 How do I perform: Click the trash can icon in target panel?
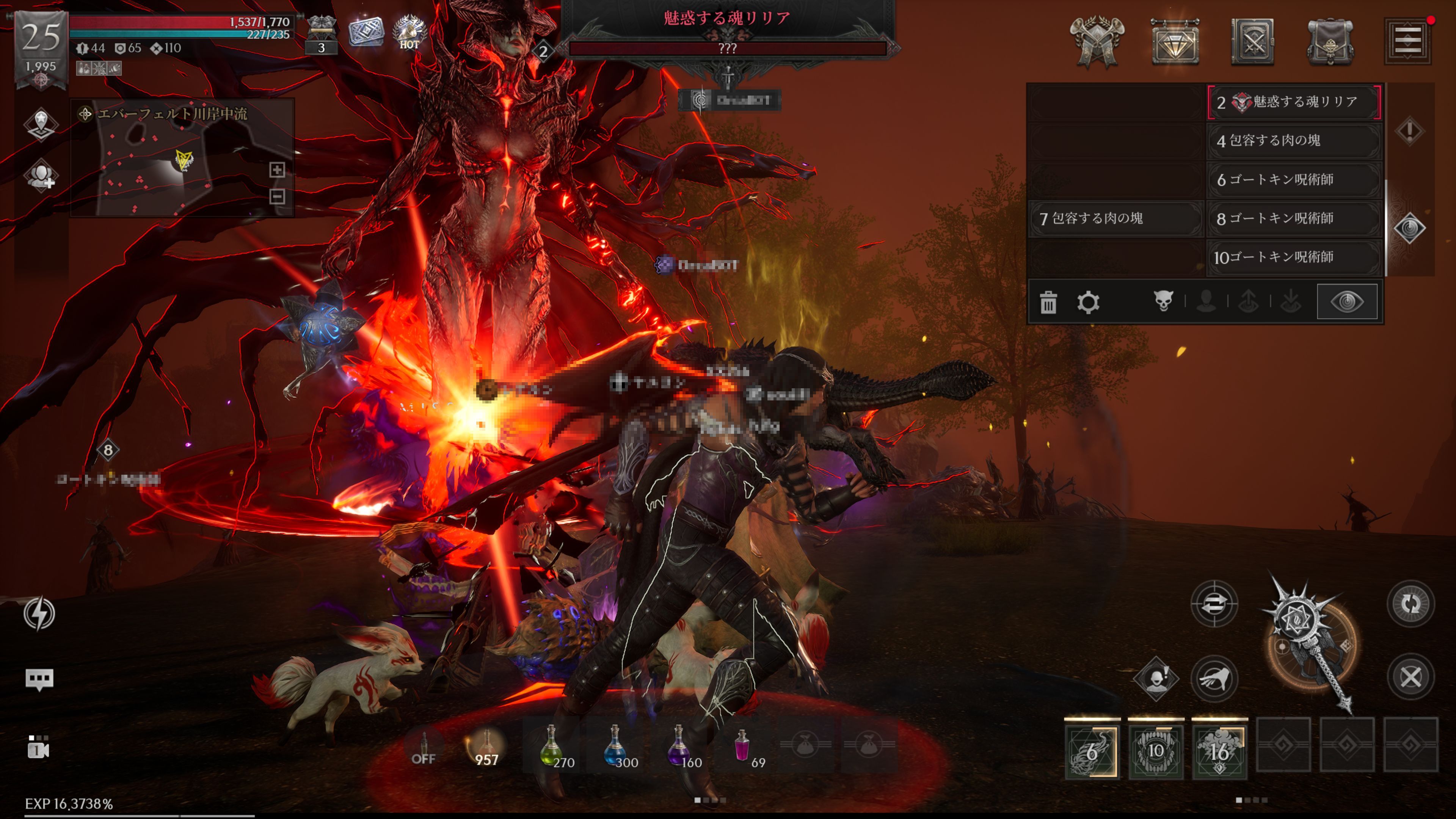[1048, 303]
